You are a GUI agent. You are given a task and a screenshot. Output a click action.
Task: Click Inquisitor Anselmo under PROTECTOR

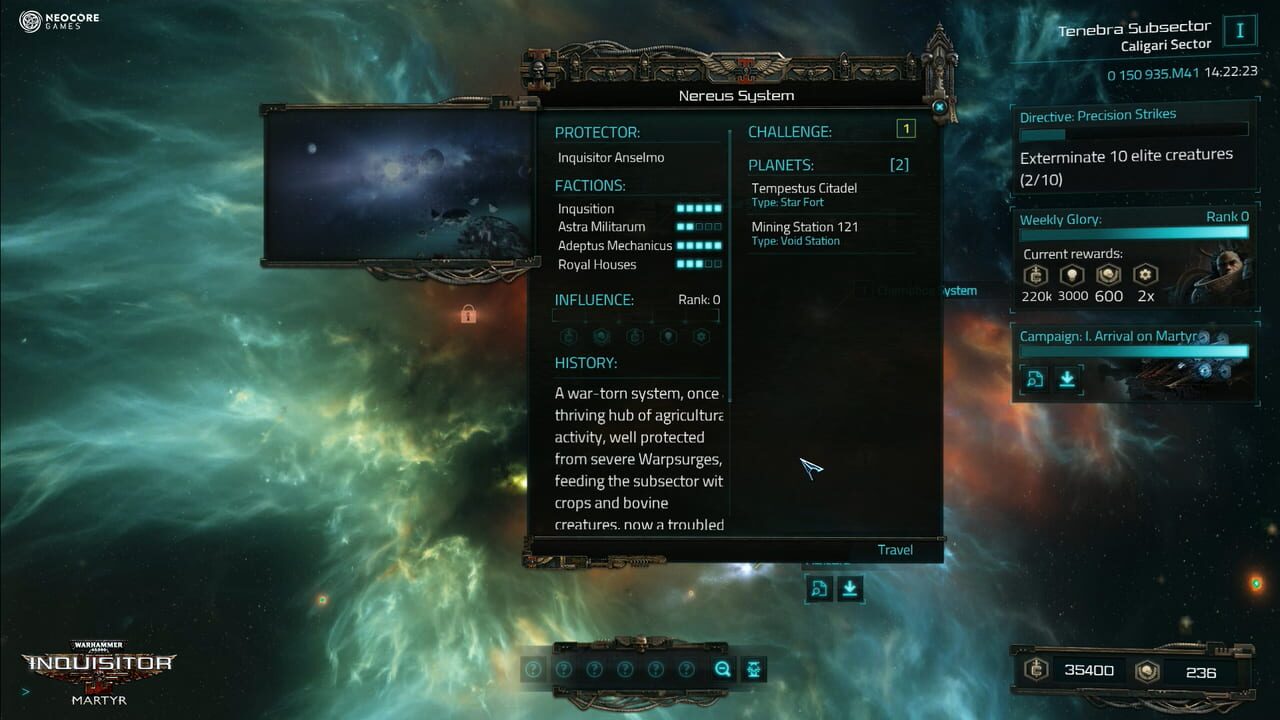point(611,157)
